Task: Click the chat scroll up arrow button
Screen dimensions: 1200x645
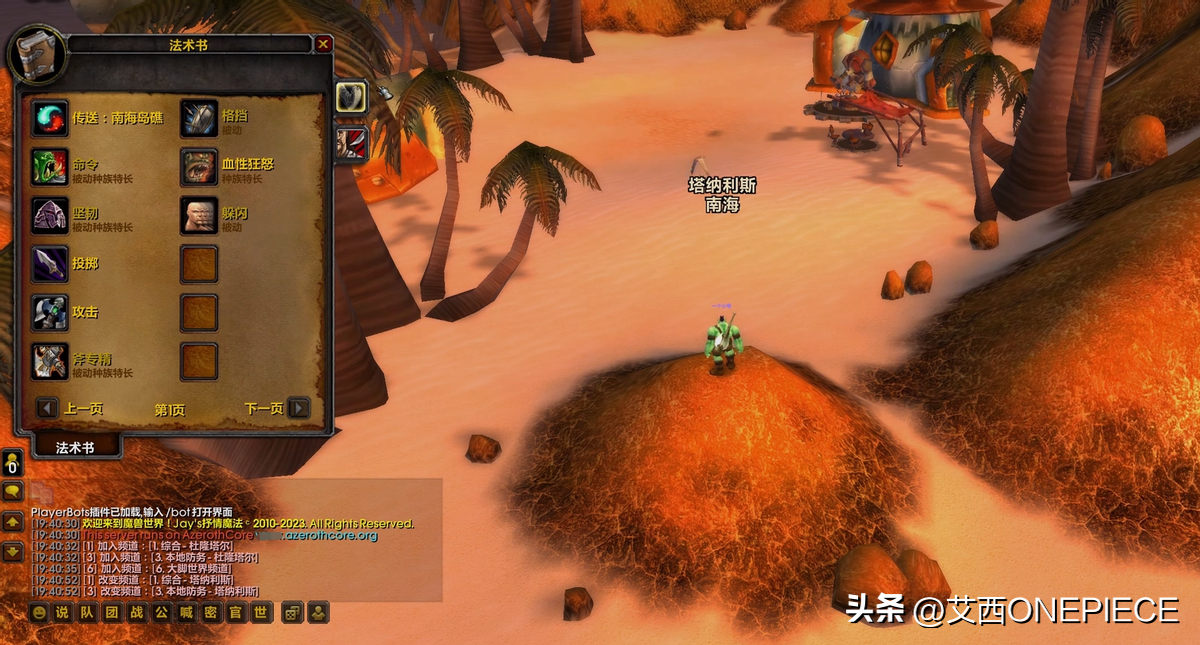Action: click(x=12, y=522)
